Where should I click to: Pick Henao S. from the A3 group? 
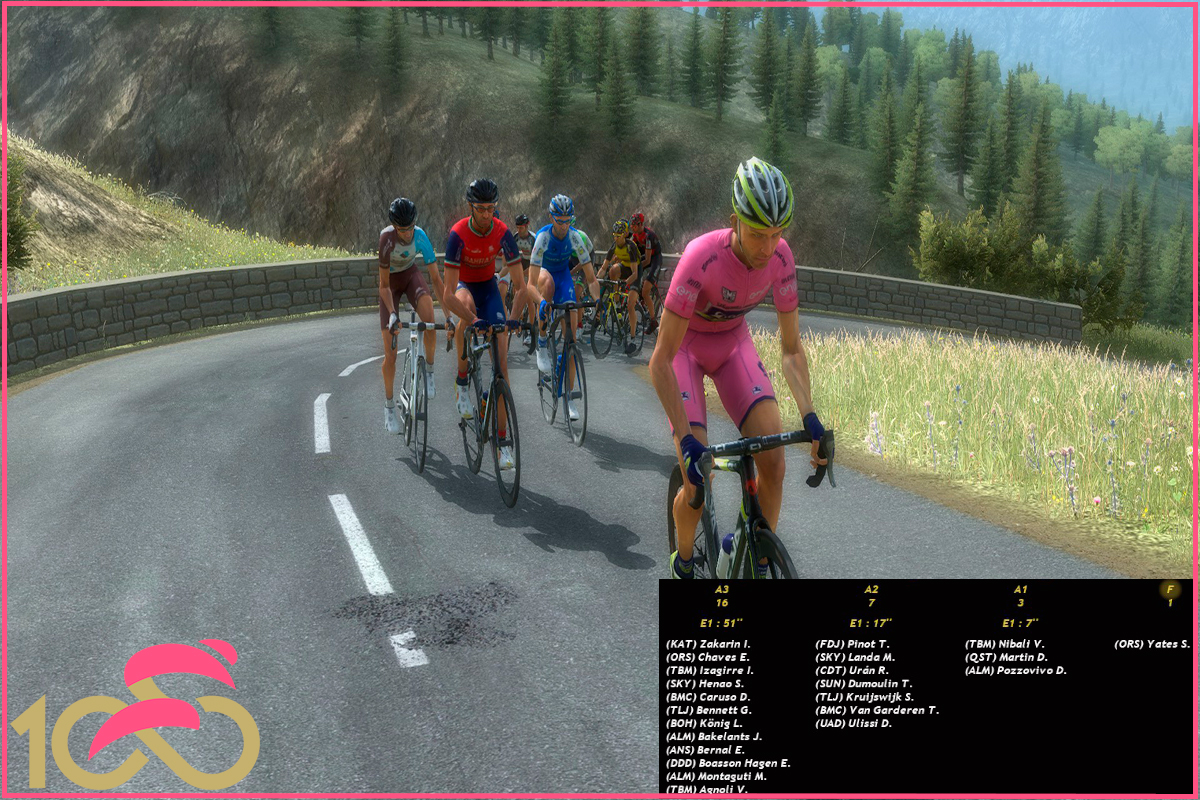pos(707,684)
